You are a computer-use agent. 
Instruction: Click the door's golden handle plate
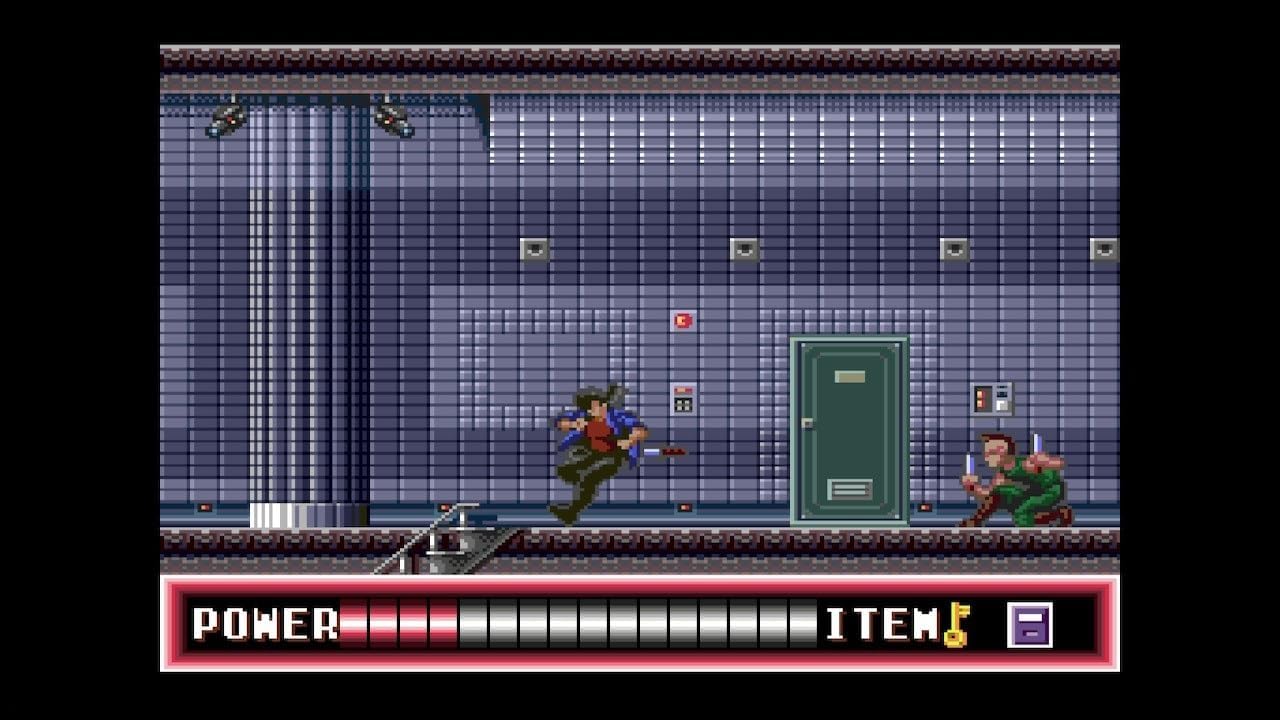850,376
